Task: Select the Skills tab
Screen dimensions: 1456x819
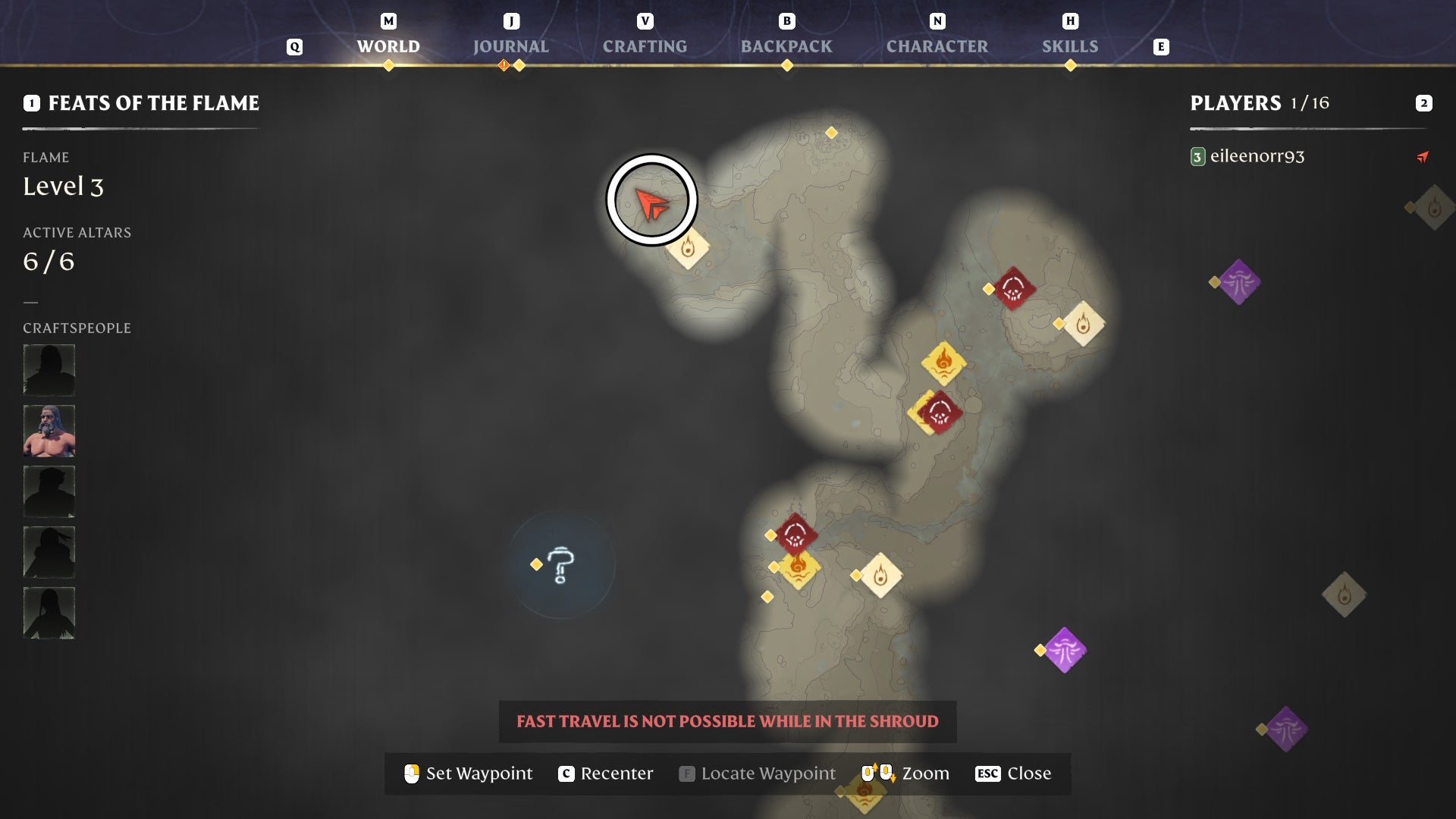Action: point(1070,46)
